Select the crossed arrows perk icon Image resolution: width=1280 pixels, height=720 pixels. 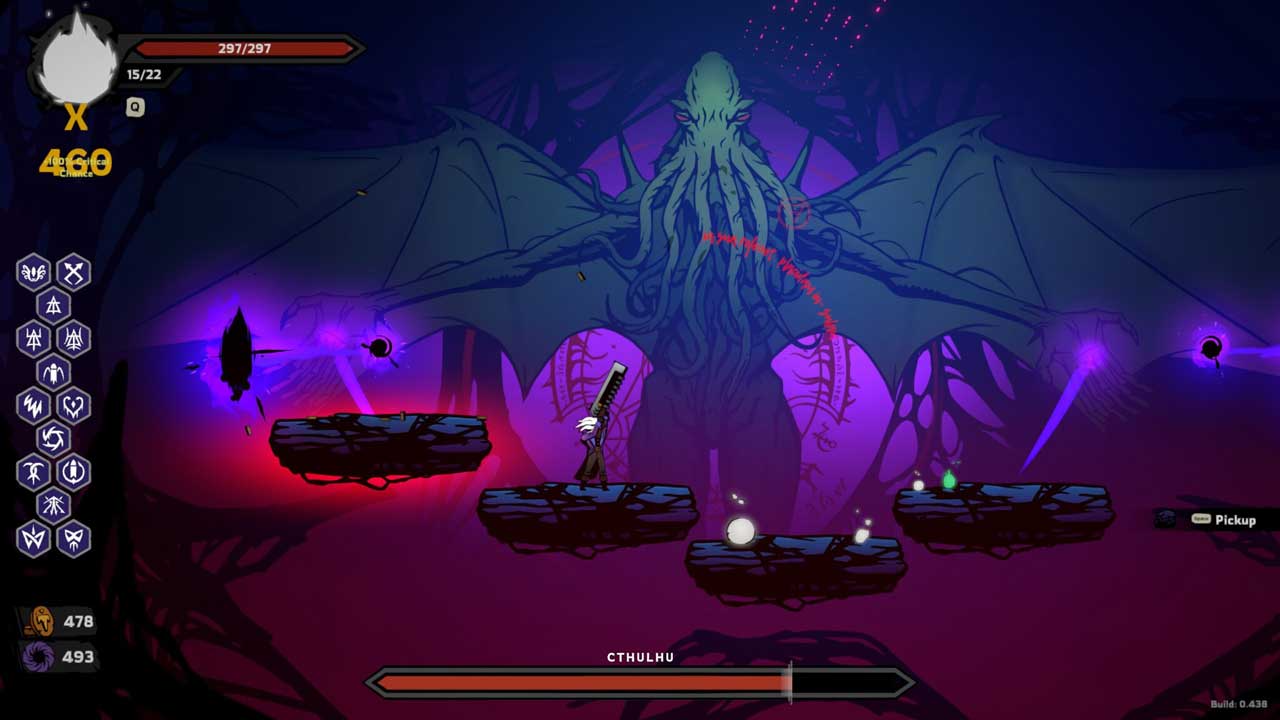(74, 272)
